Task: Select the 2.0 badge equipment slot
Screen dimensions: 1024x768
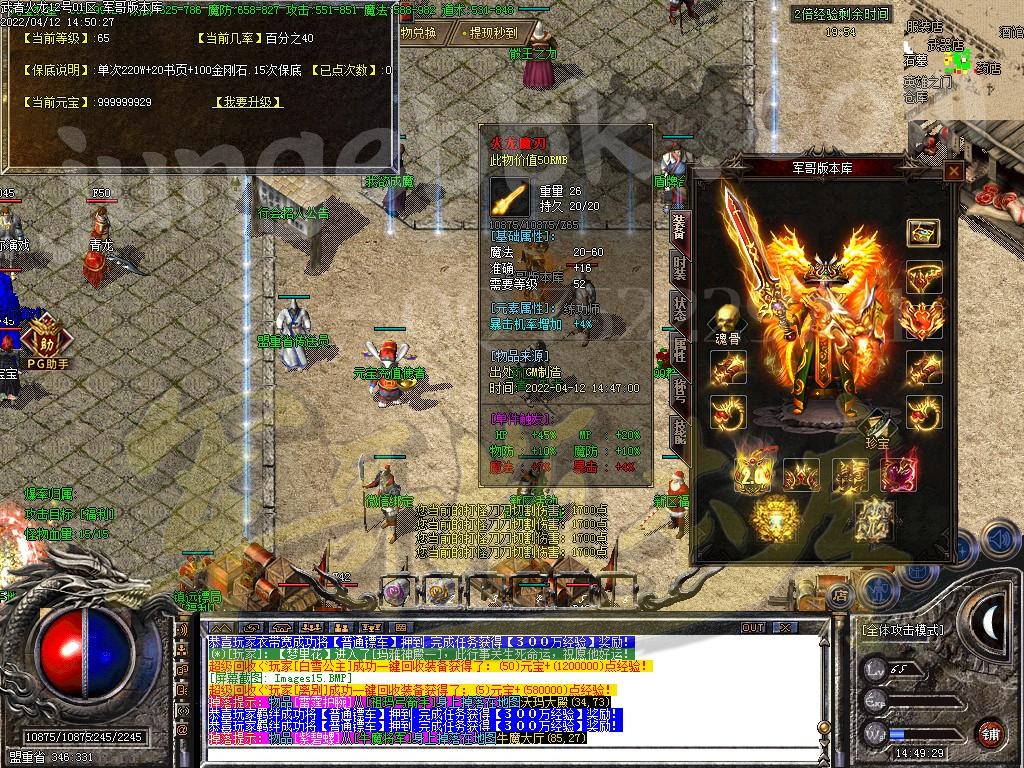Action: click(752, 474)
